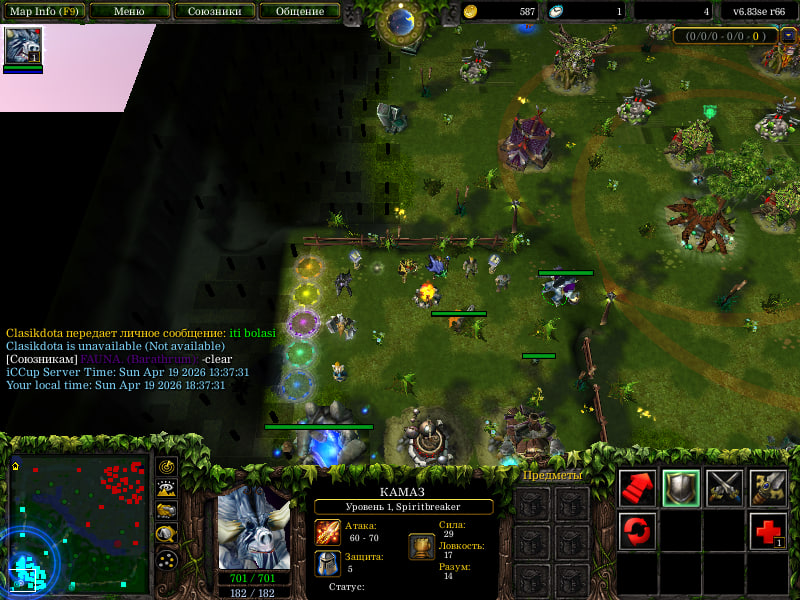Select the sword-hilt Patrol command
The image size is (800, 600).
[x=768, y=487]
